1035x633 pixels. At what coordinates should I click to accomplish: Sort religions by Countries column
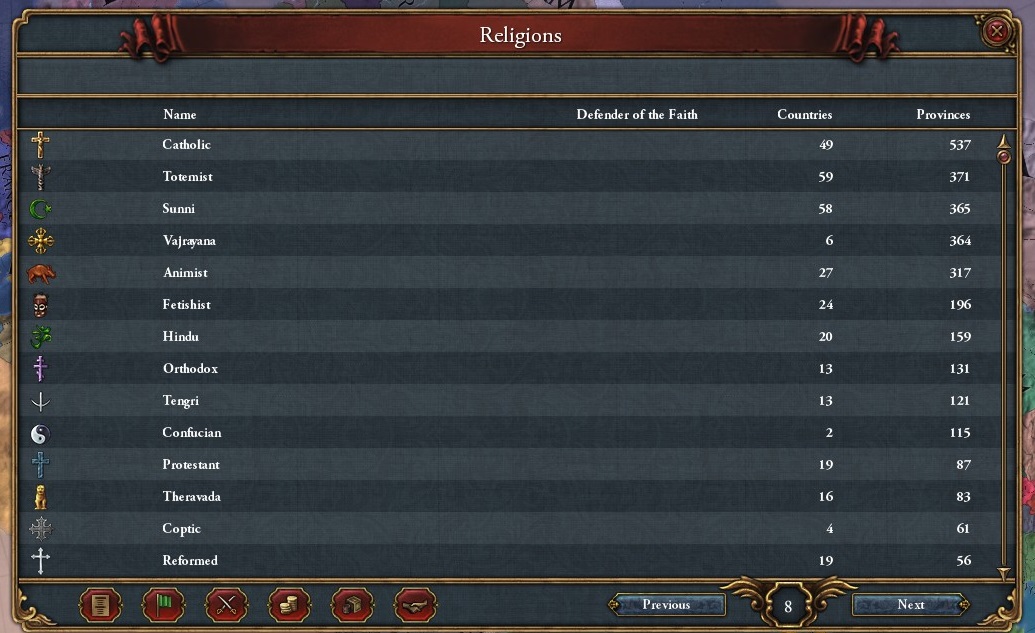pos(804,114)
